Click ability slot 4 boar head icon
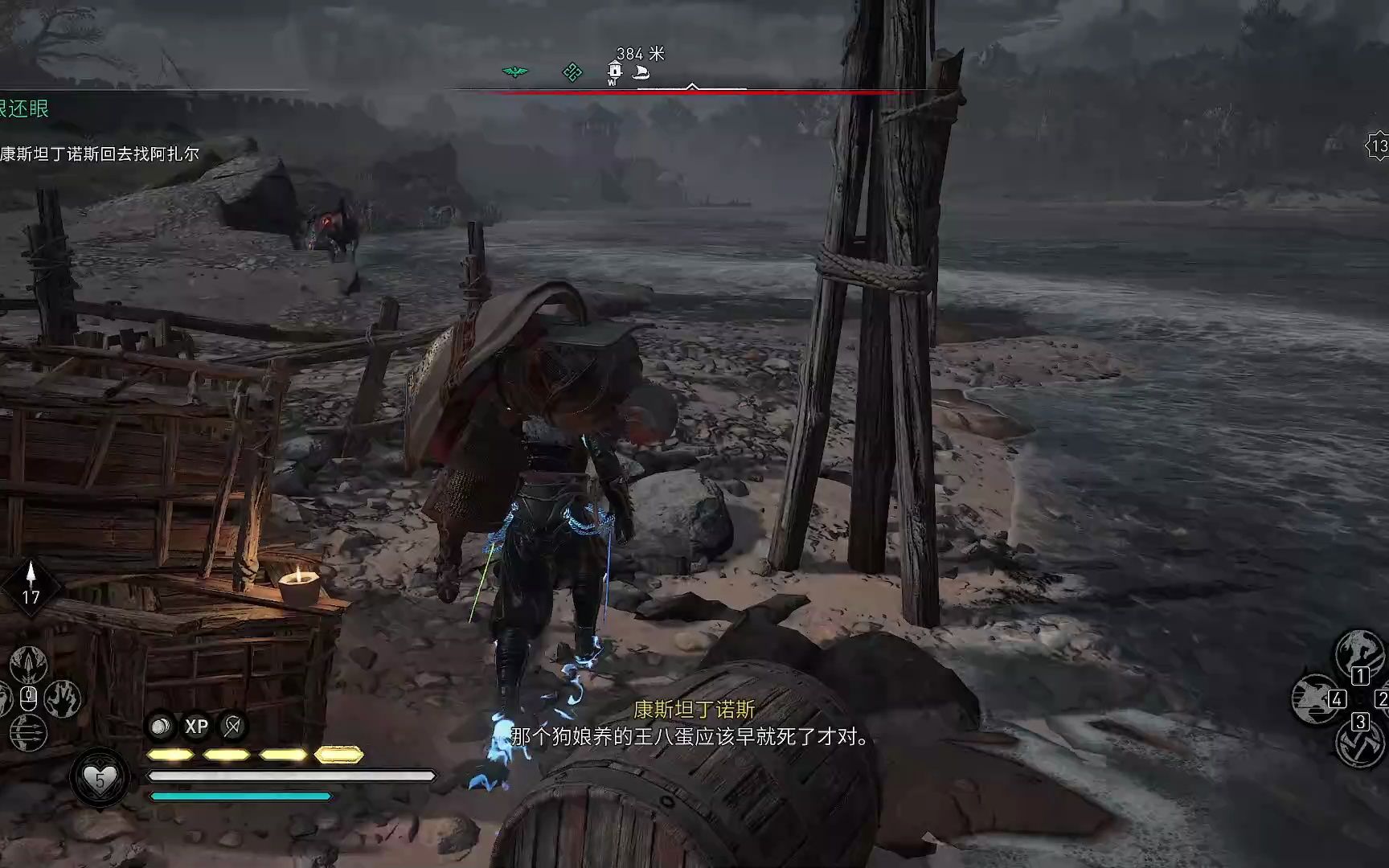Screen dimensions: 1389x868 click(x=1314, y=699)
